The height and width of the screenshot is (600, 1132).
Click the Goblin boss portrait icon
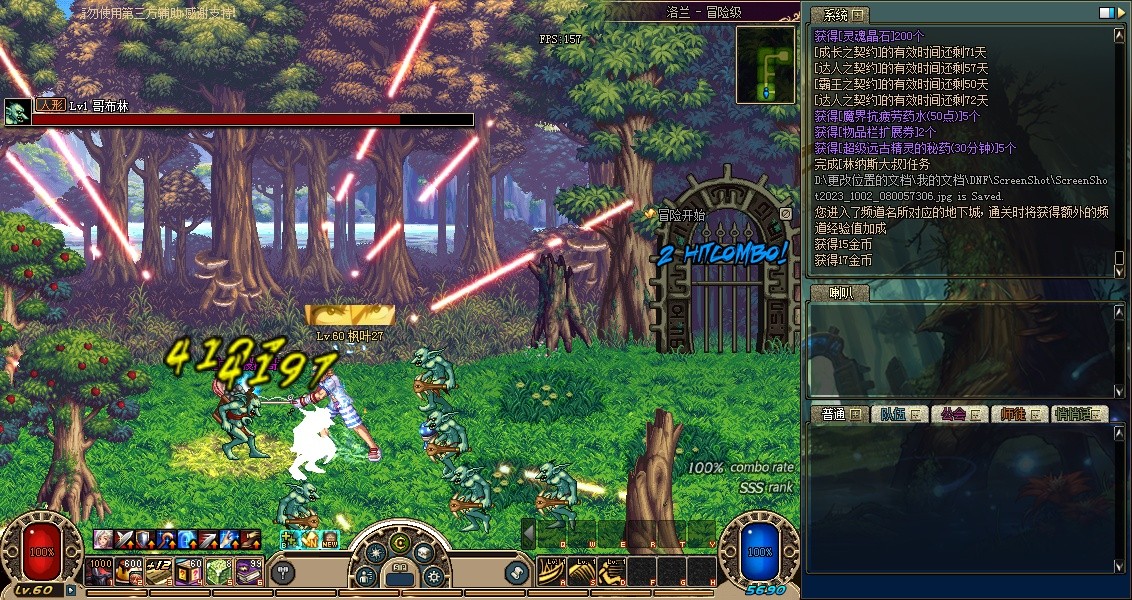click(17, 112)
